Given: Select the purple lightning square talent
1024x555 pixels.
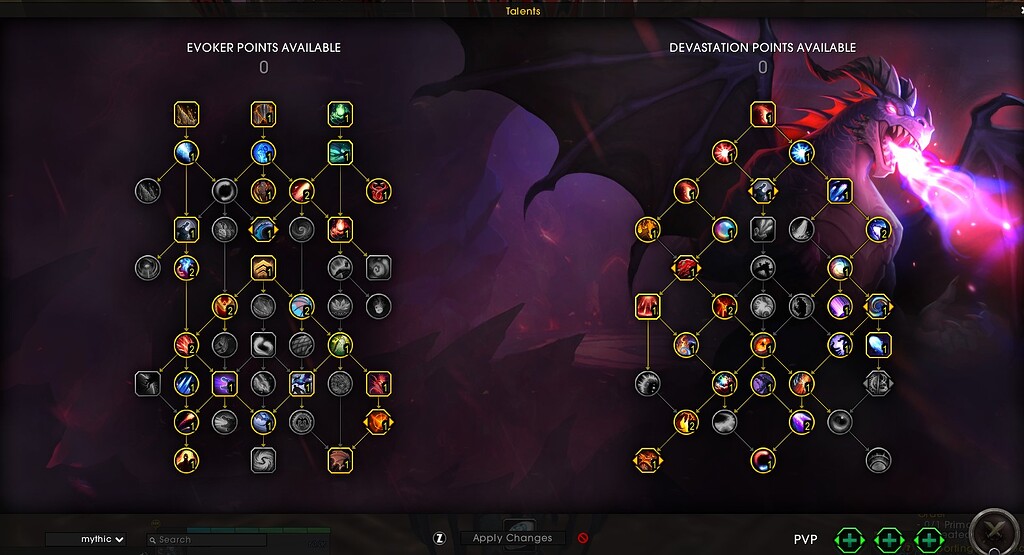Looking at the screenshot, I should coord(224,383).
